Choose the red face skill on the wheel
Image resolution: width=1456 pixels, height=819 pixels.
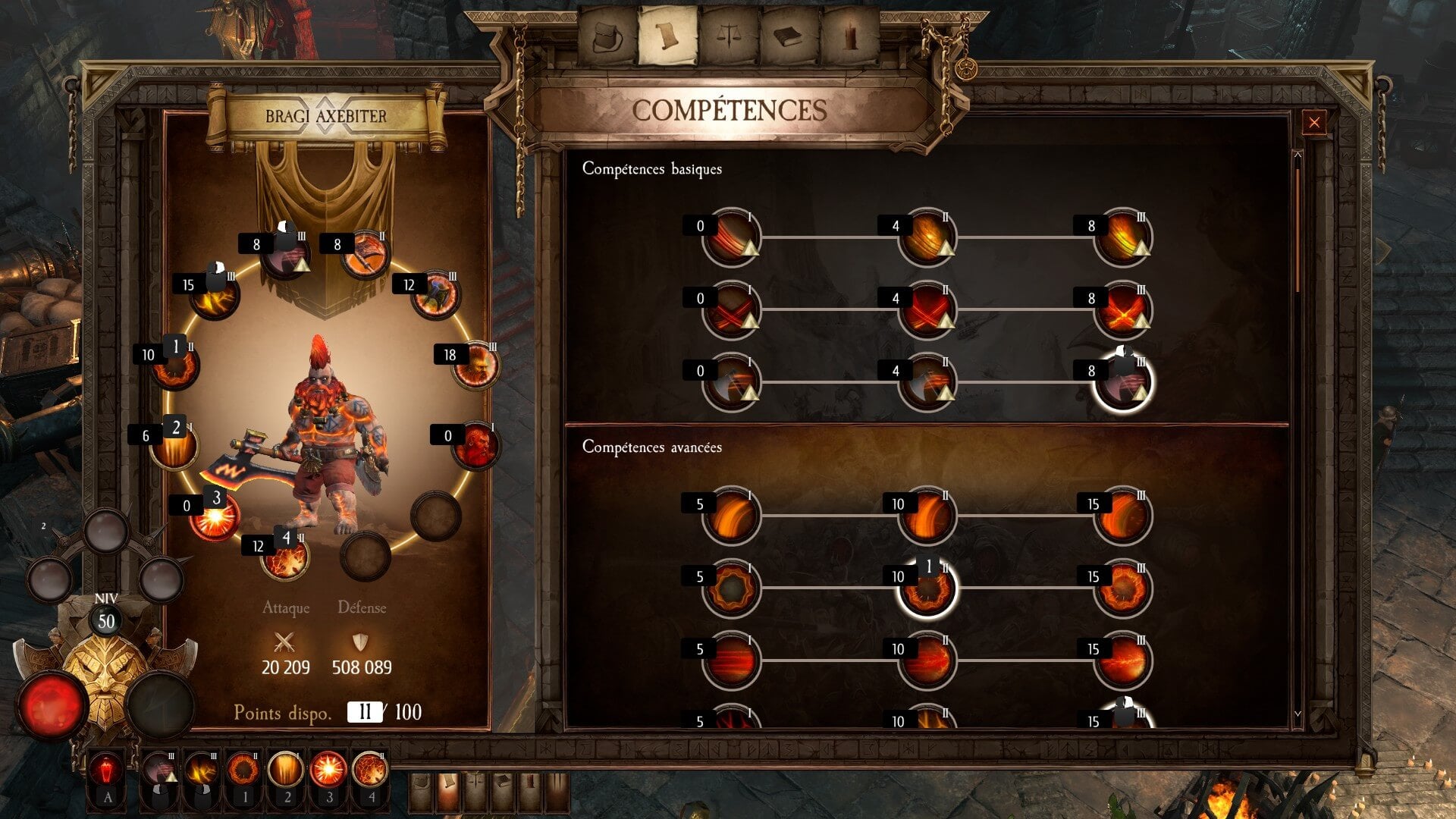point(475,446)
